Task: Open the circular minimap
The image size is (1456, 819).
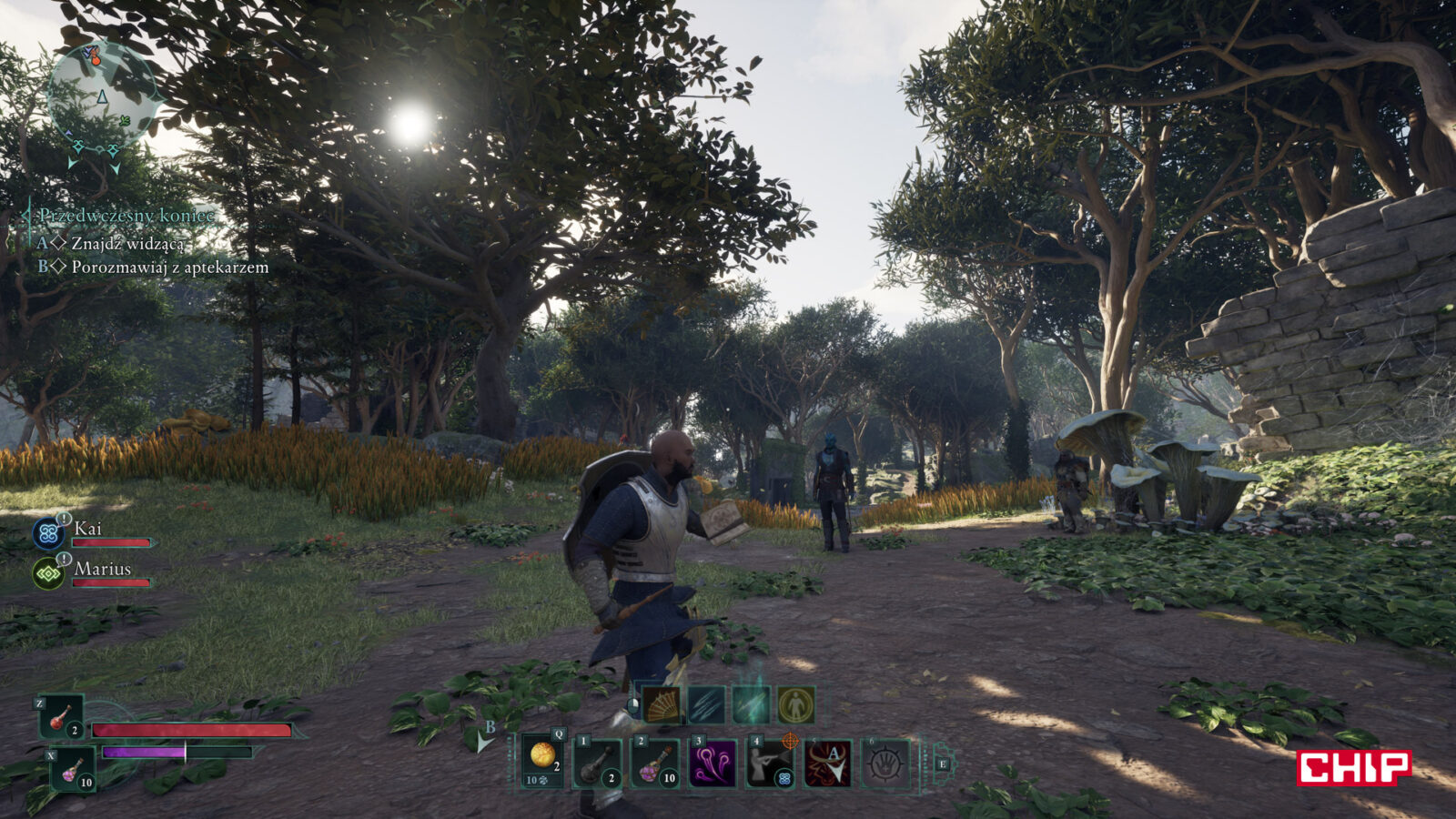Action: click(102, 95)
